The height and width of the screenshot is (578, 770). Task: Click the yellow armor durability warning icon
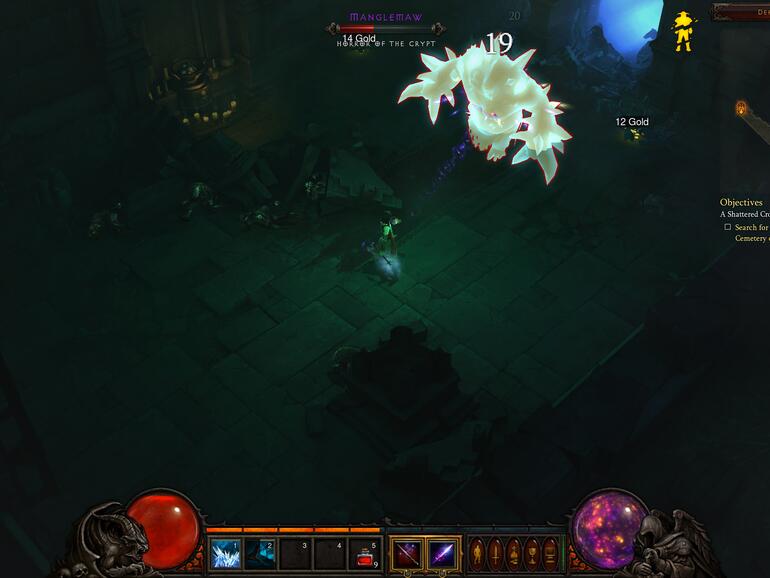tap(684, 31)
